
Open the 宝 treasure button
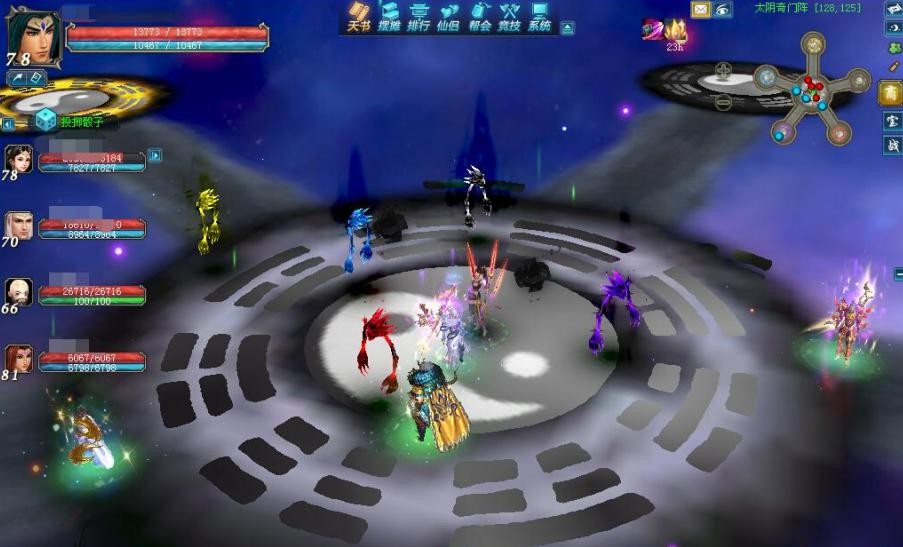[891, 121]
